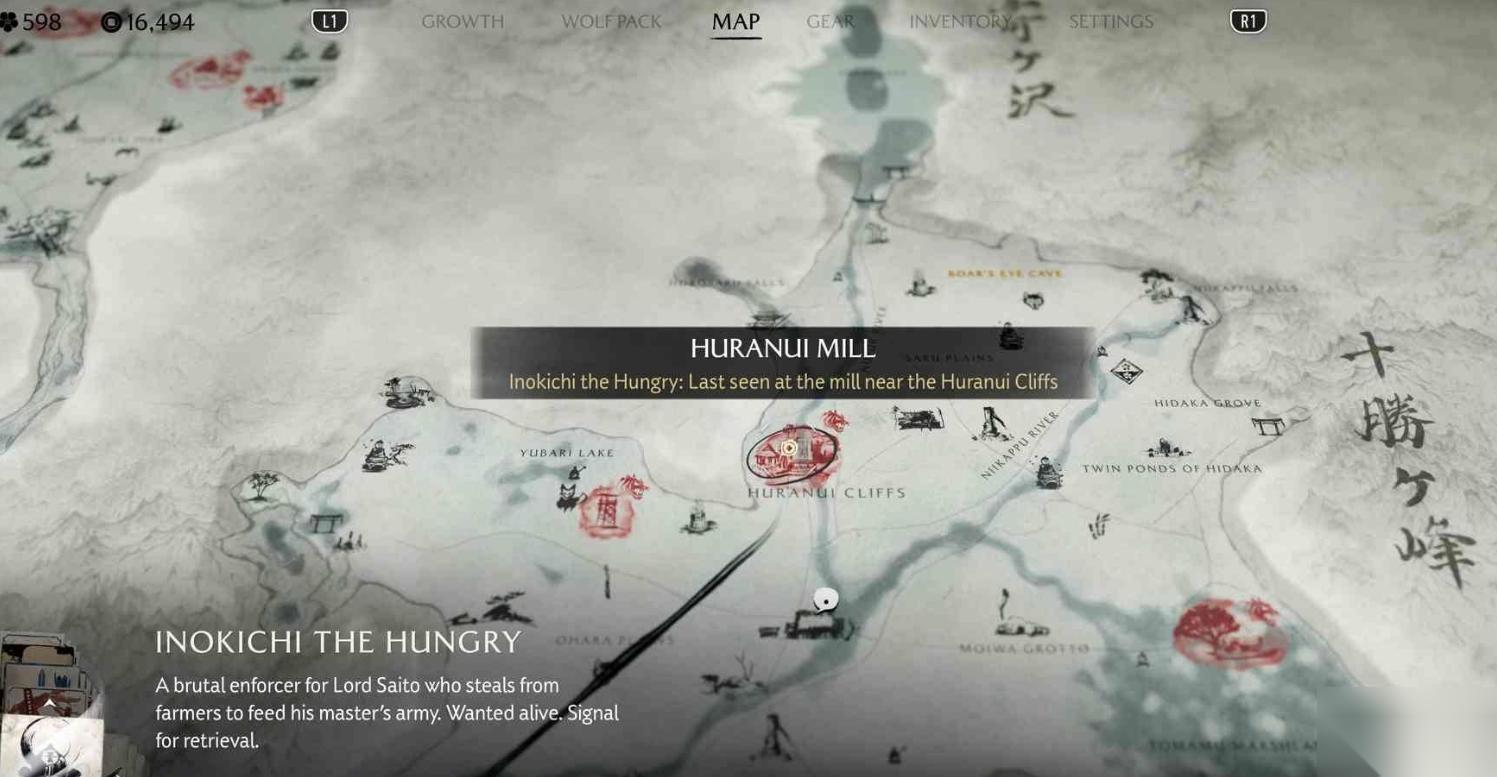The width and height of the screenshot is (1497, 777).
Task: Click the white speech bubble map marker
Action: click(825, 600)
